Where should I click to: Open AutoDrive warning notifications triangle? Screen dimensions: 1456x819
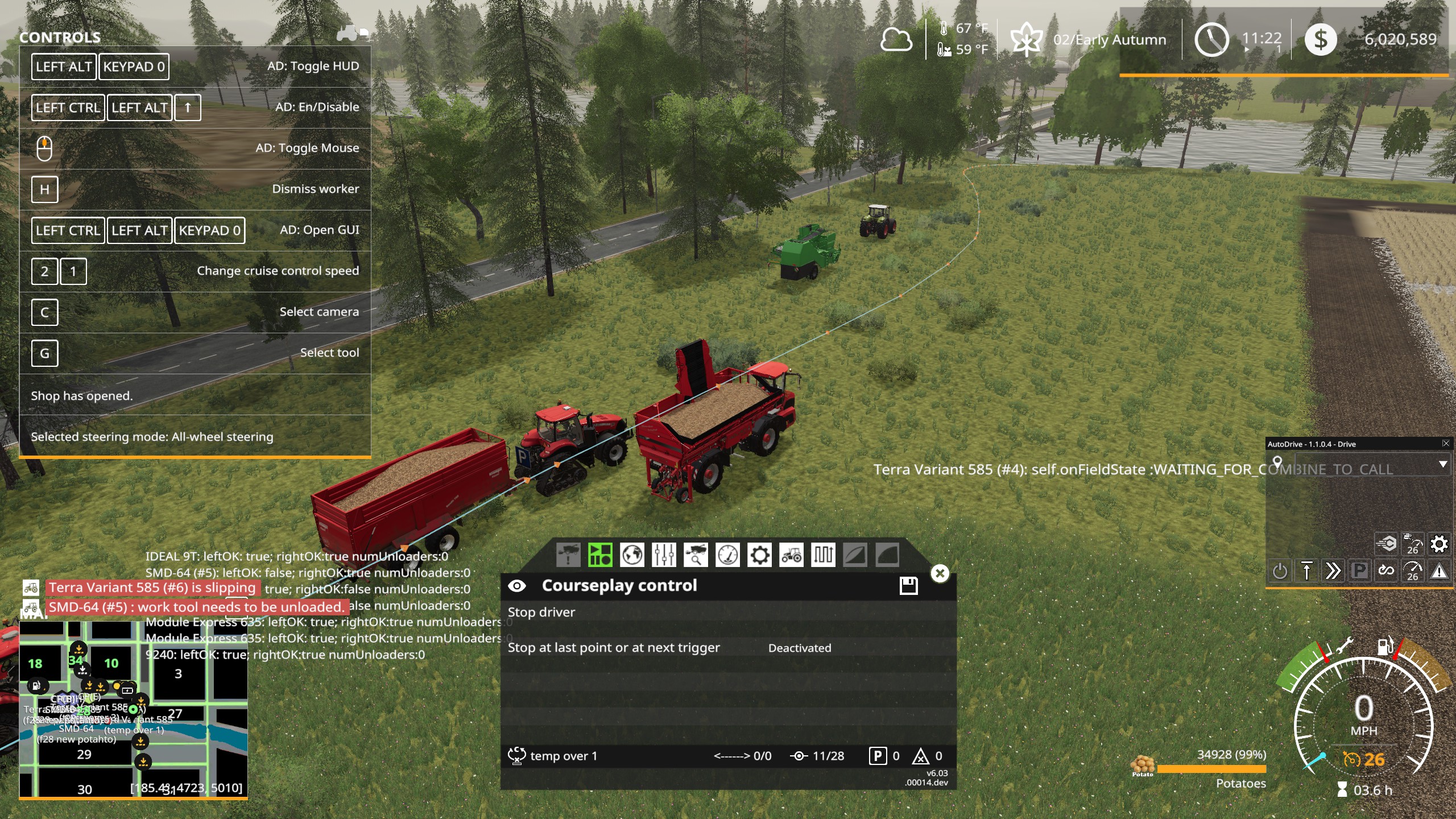pos(1439,570)
